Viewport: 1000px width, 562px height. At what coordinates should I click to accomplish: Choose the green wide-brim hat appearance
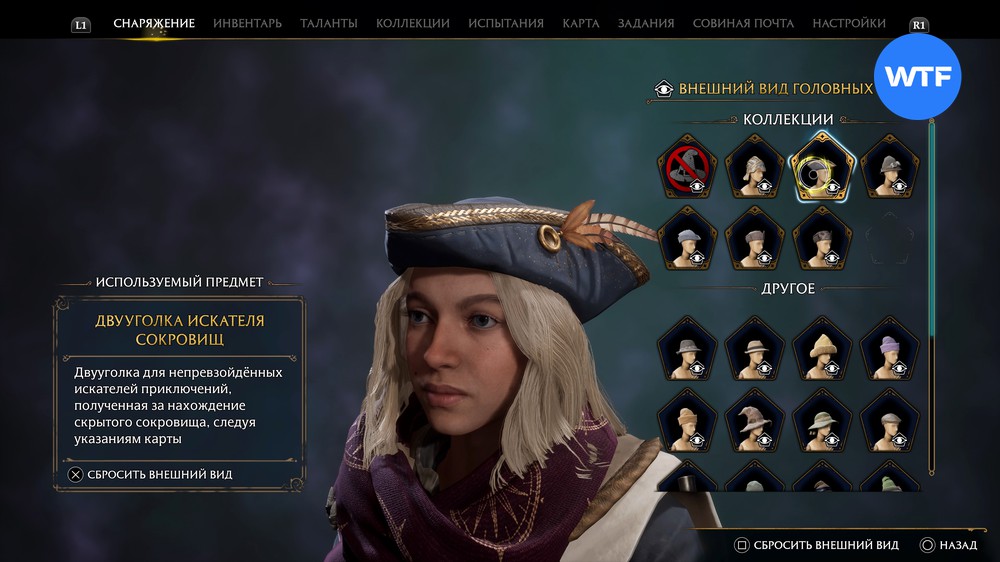click(x=821, y=422)
